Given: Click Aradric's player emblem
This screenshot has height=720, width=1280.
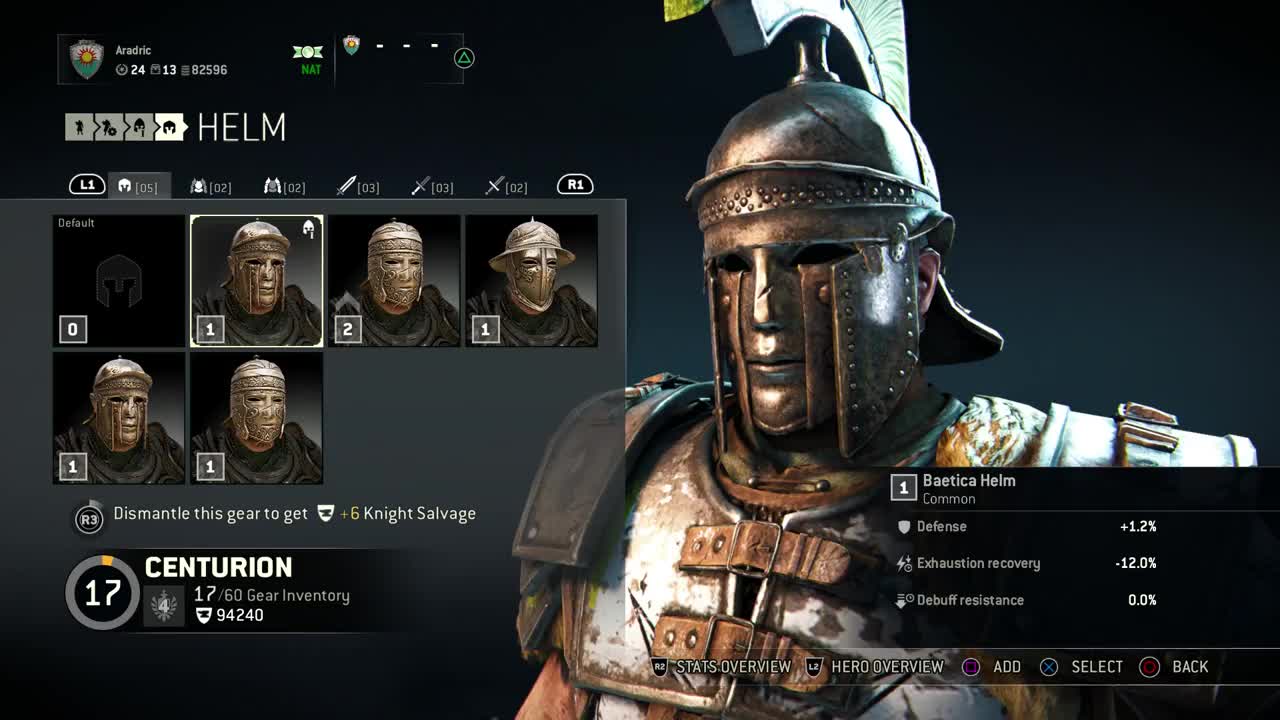Looking at the screenshot, I should [87, 59].
